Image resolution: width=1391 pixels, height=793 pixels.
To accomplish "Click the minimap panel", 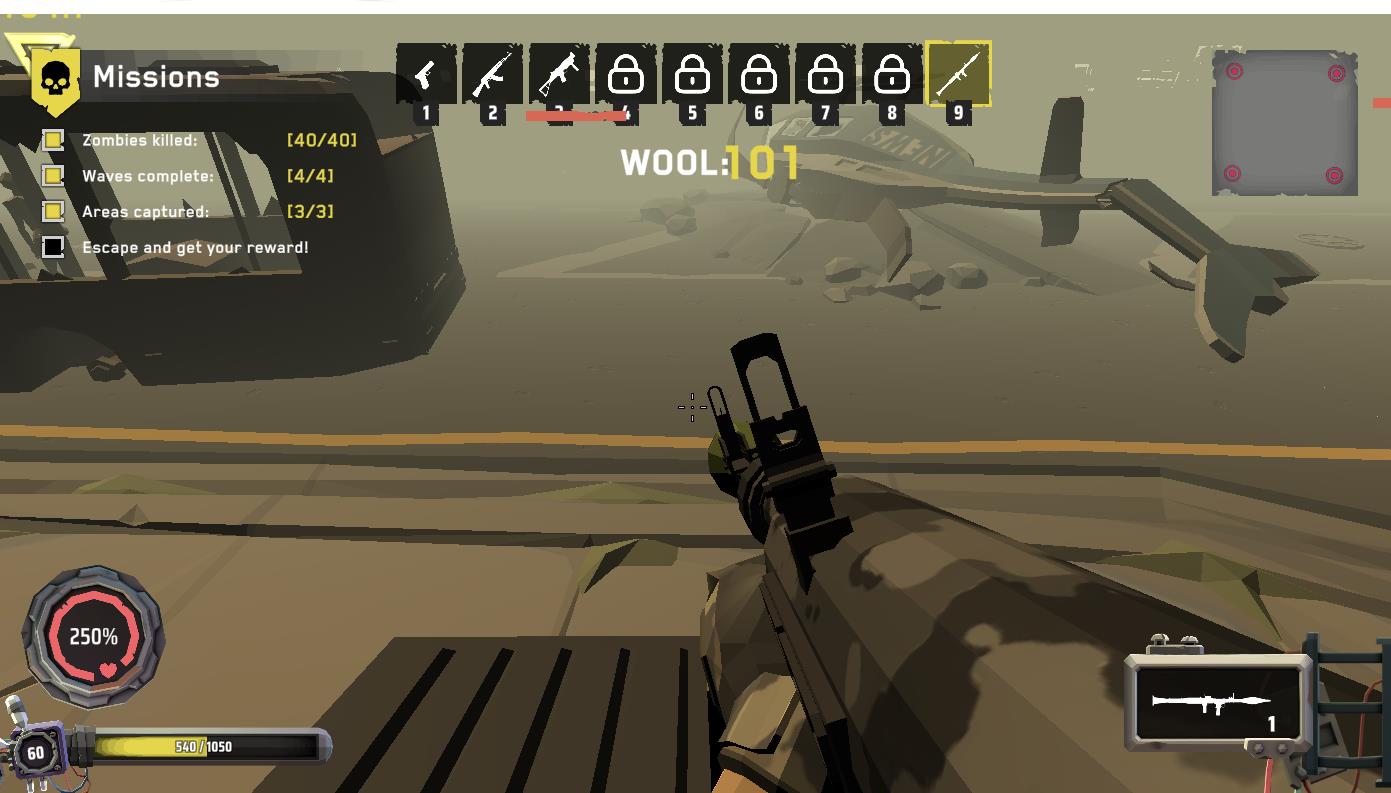I will pyautogui.click(x=1284, y=123).
